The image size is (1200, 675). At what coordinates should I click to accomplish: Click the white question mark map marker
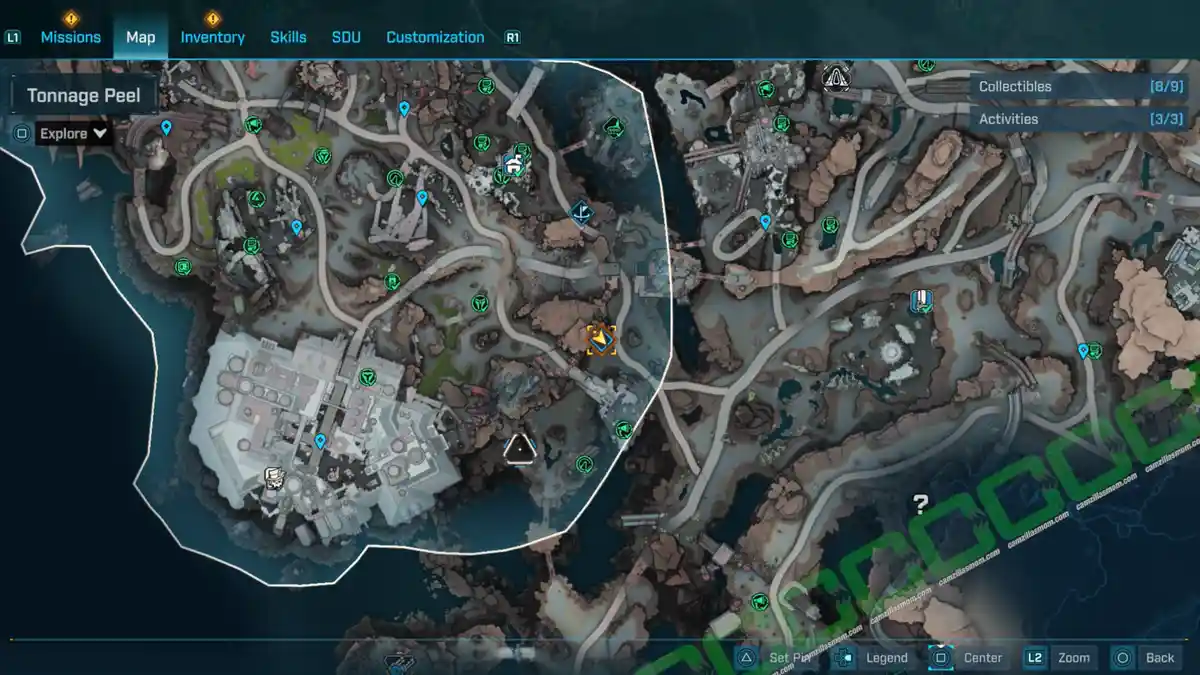pyautogui.click(x=920, y=504)
